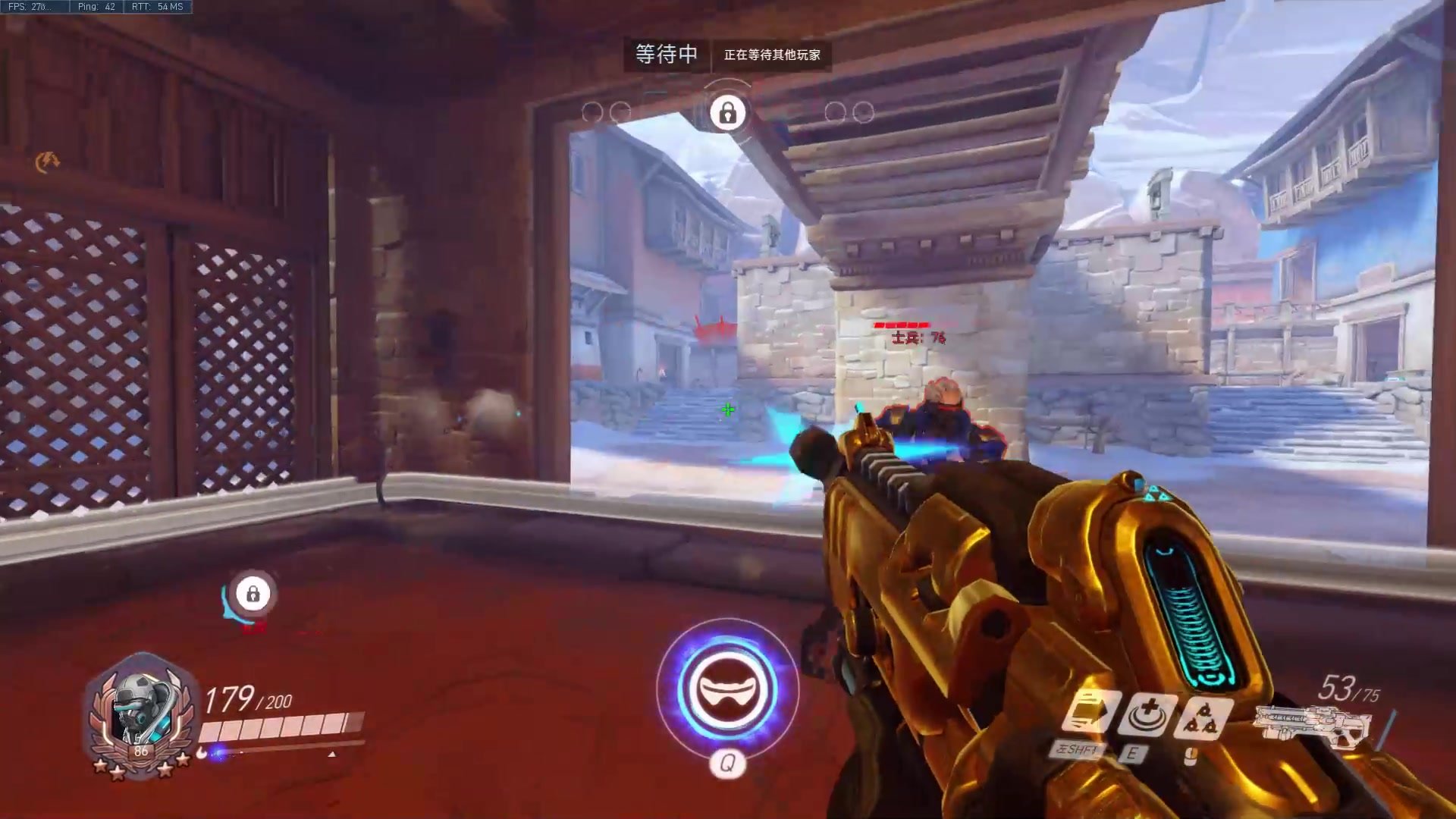Select the Sprint ability icon
Viewport: 1456px width, 819px height.
(1090, 714)
